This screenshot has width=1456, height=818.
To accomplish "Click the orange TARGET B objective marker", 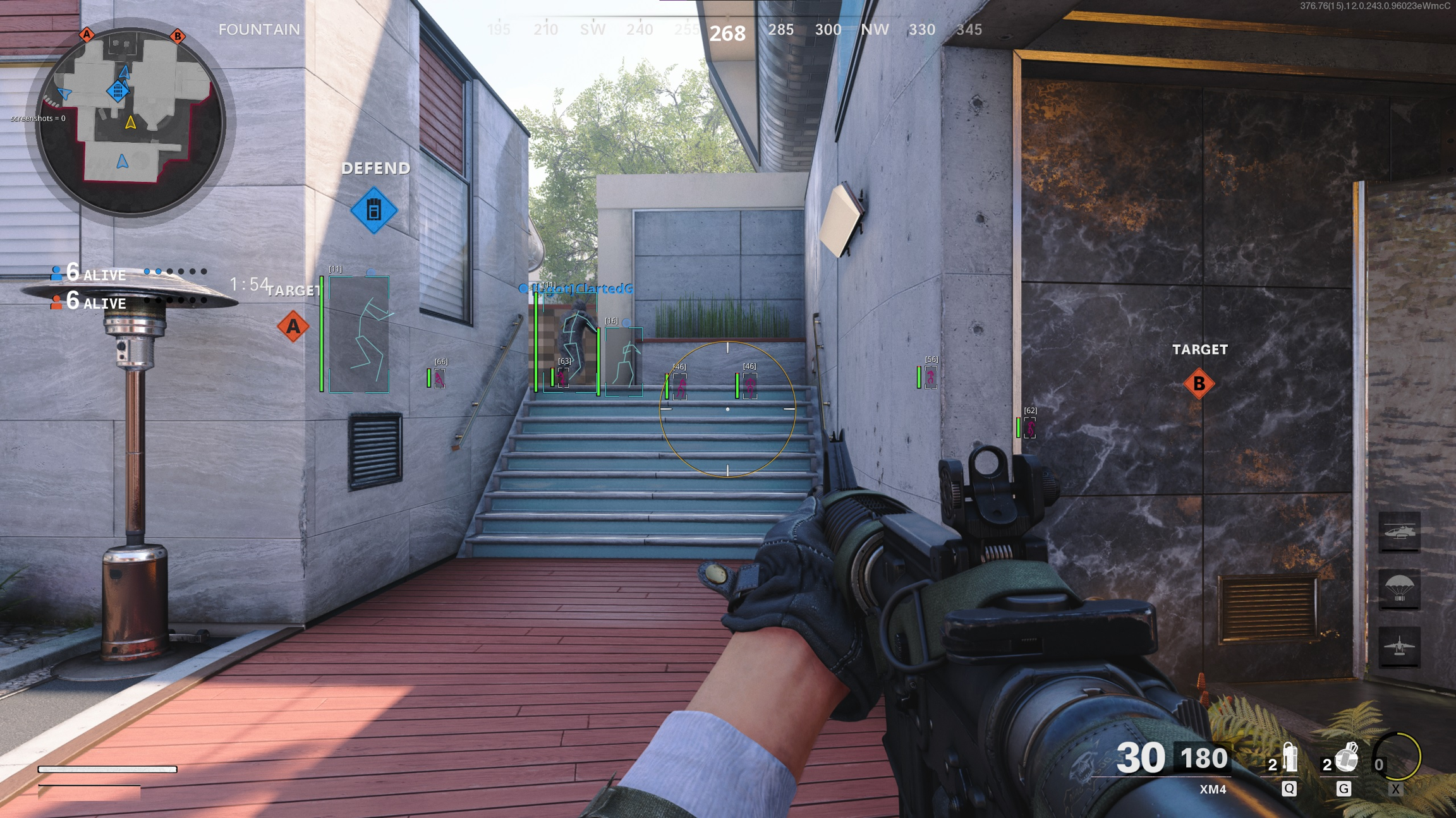I will 1199,383.
